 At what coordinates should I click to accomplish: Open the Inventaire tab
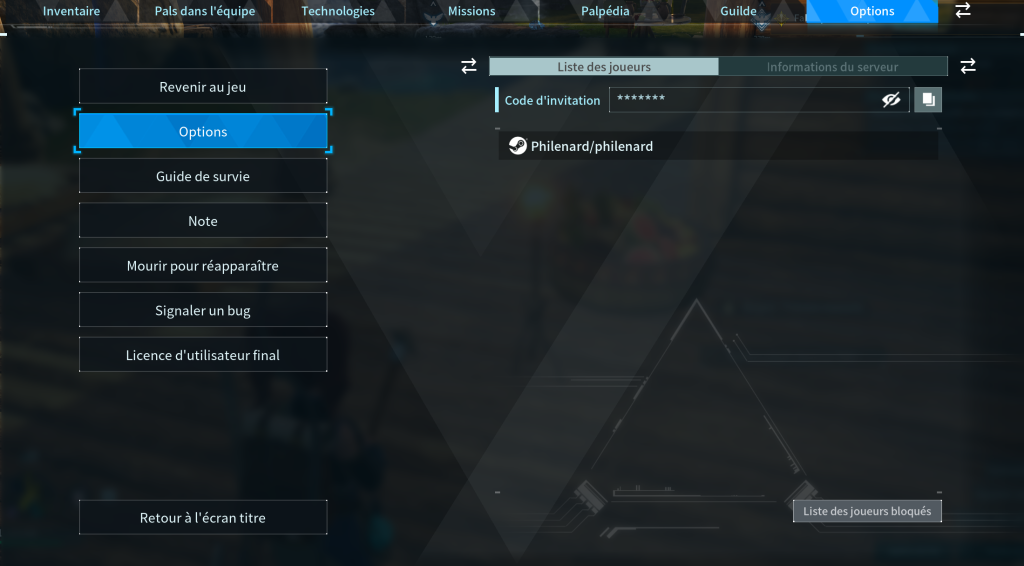71,12
